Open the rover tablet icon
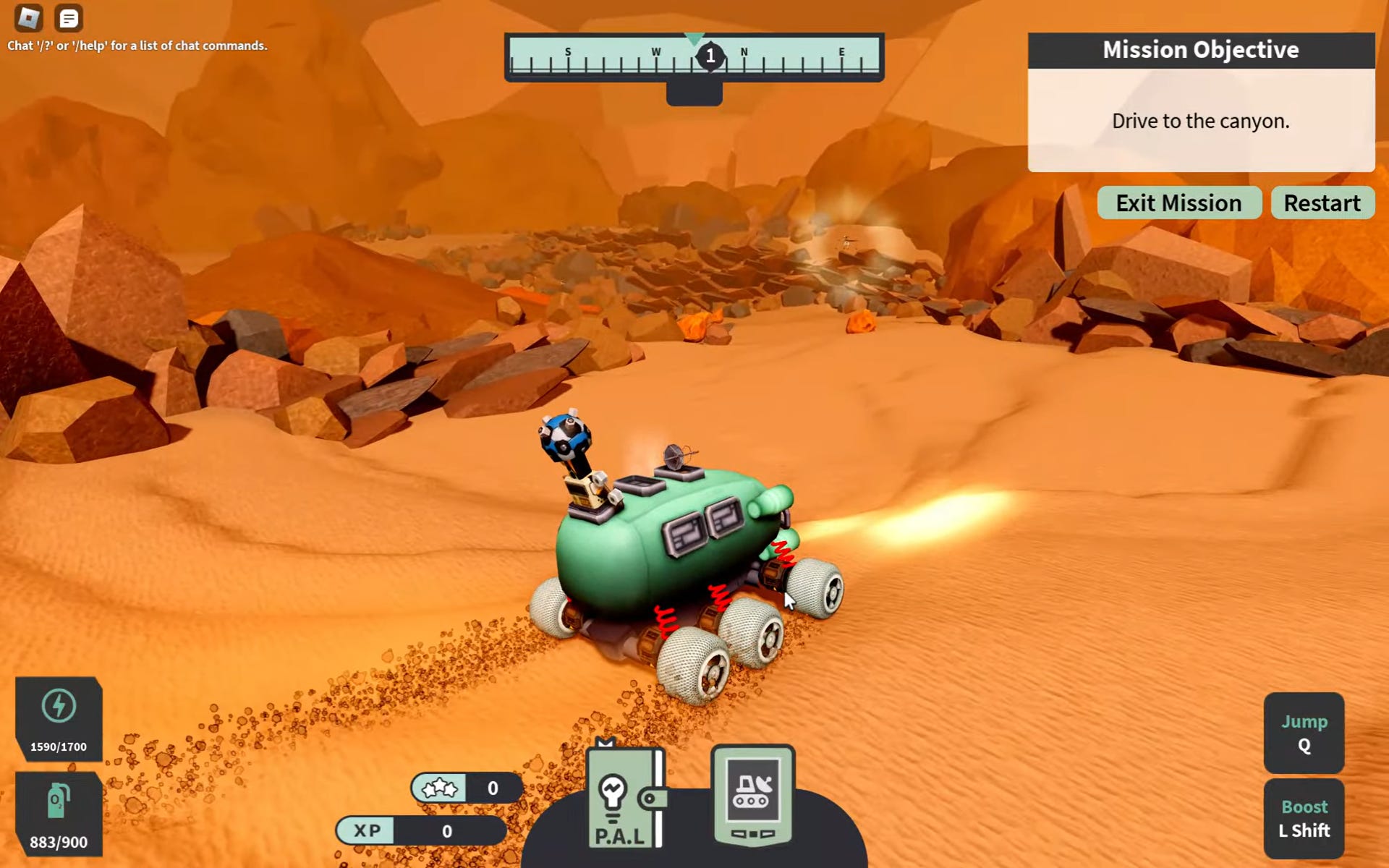The width and height of the screenshot is (1389, 868). (x=752, y=796)
